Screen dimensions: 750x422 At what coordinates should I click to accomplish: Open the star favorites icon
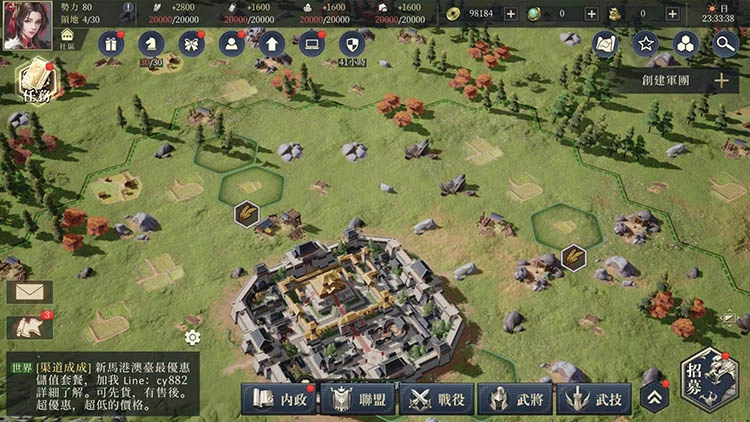[645, 44]
